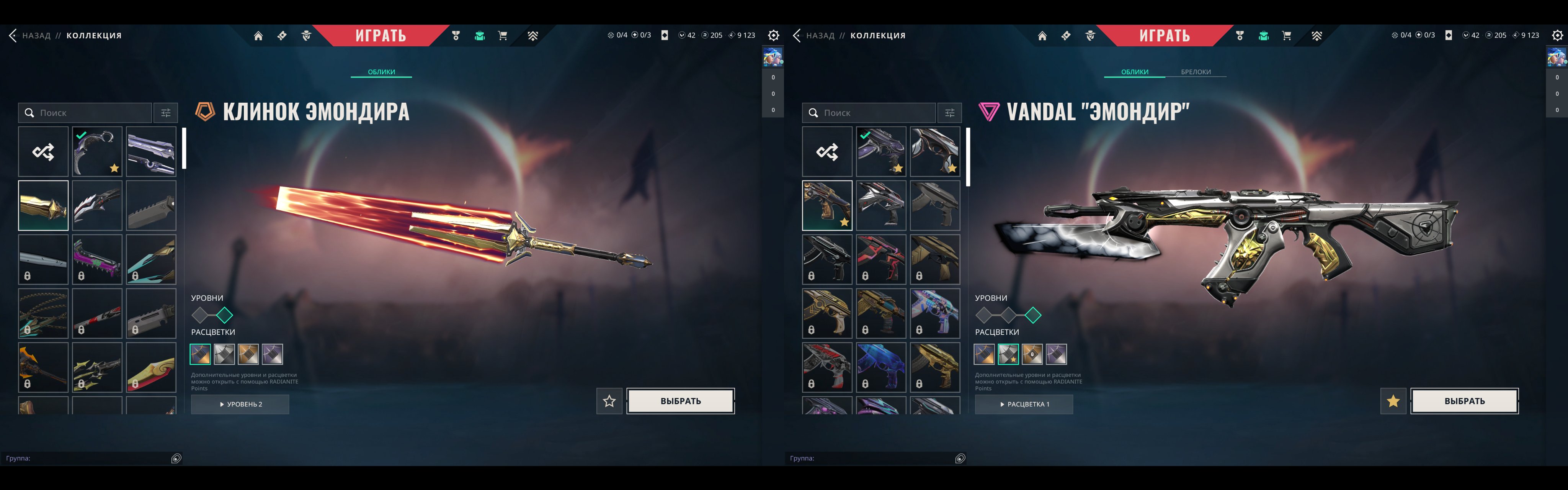Go back using the НАЗАД arrow
This screenshot has width=1568, height=490.
click(x=13, y=35)
